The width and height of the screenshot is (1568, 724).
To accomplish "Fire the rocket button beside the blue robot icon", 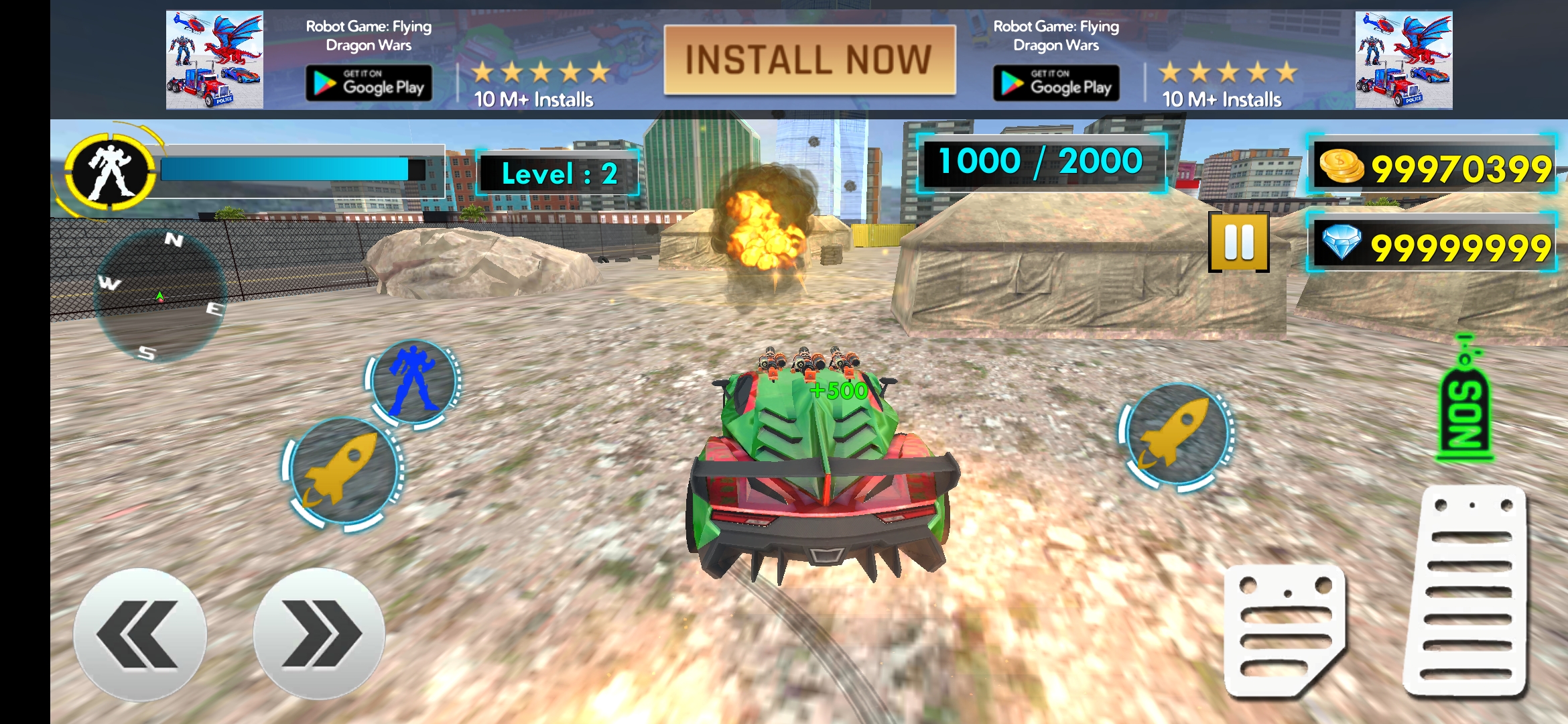I will 343,471.
